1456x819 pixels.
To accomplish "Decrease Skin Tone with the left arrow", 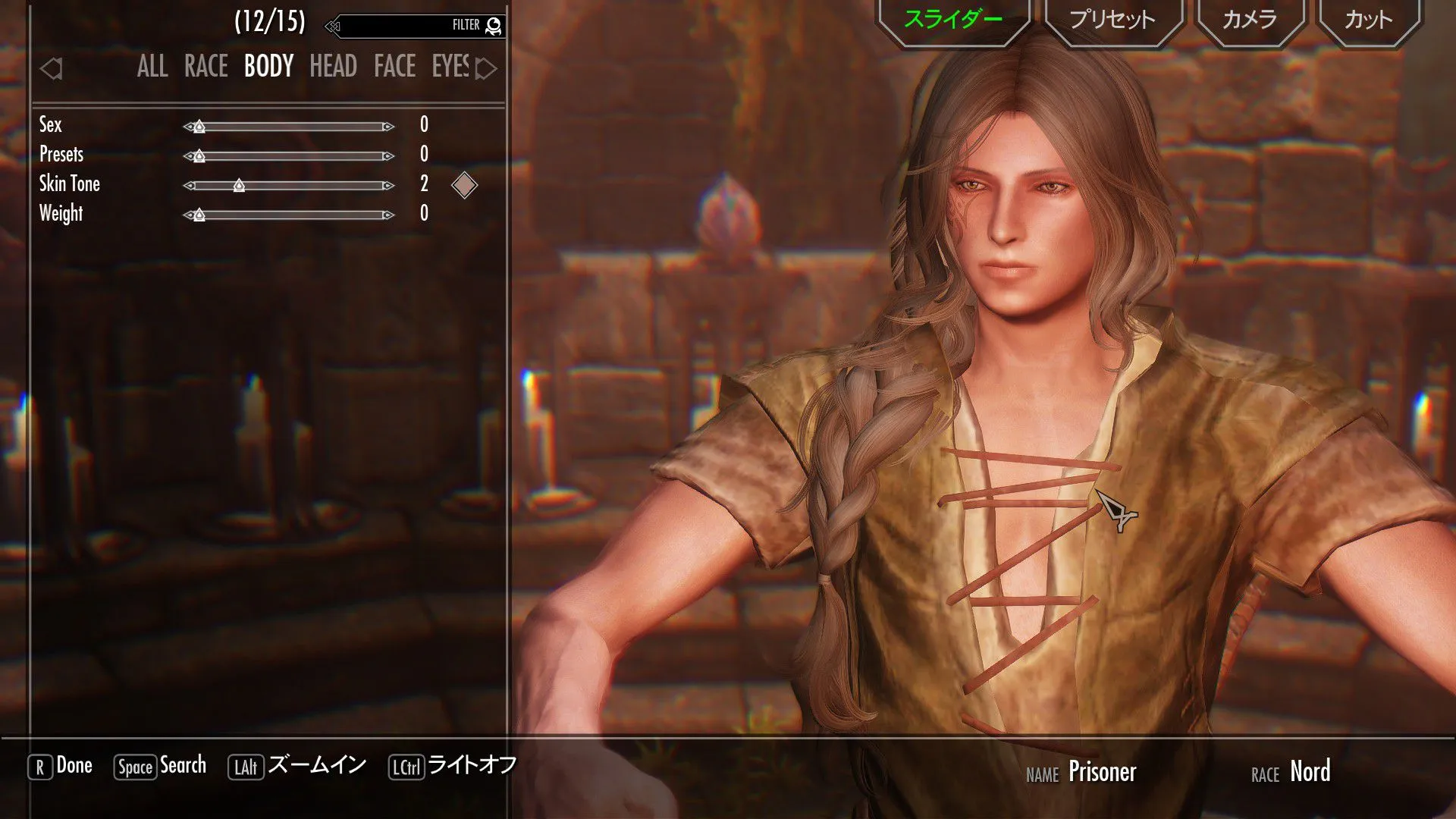I will click(189, 186).
